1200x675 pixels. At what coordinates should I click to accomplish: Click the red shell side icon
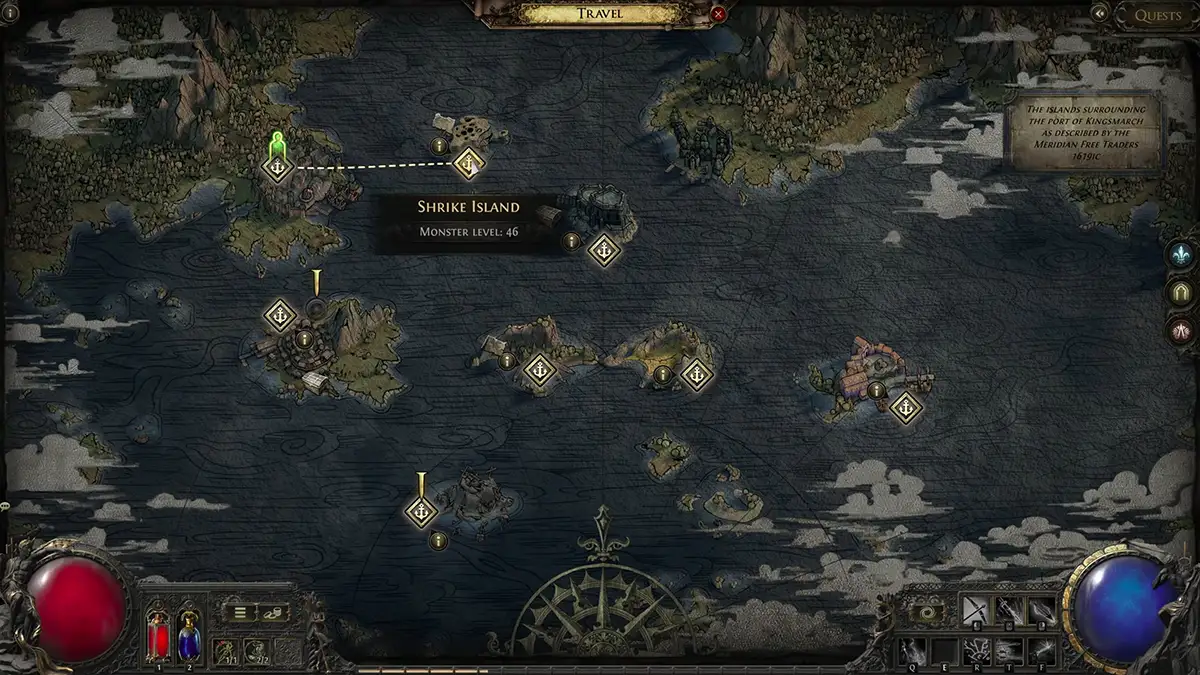pyautogui.click(x=1182, y=330)
